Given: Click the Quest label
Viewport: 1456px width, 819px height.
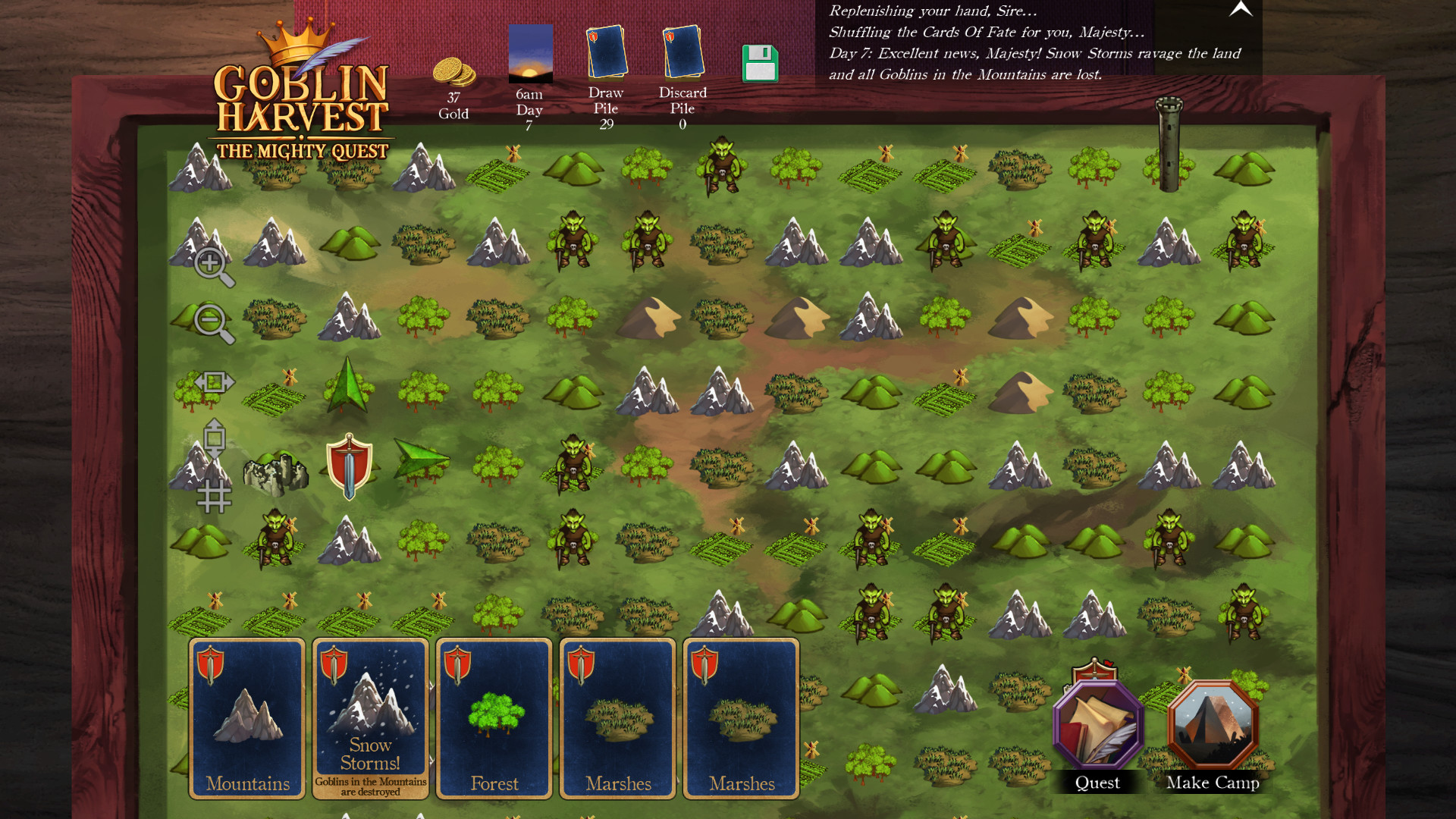Looking at the screenshot, I should point(1097,783).
